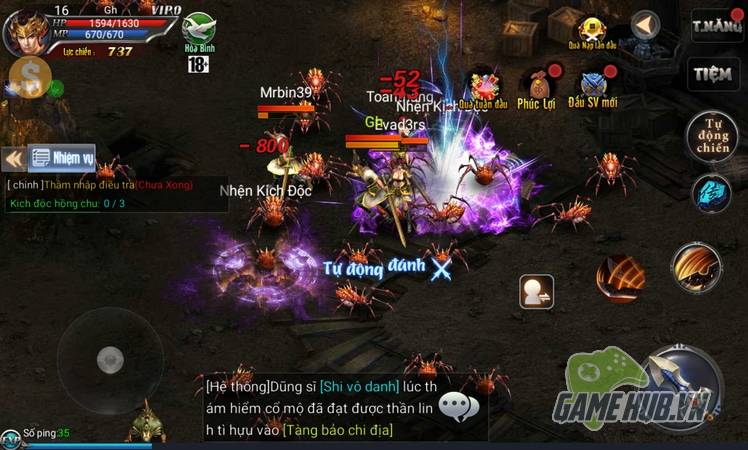748x450 pixels.
Task: Open the player character portrait
Action: 27,33
